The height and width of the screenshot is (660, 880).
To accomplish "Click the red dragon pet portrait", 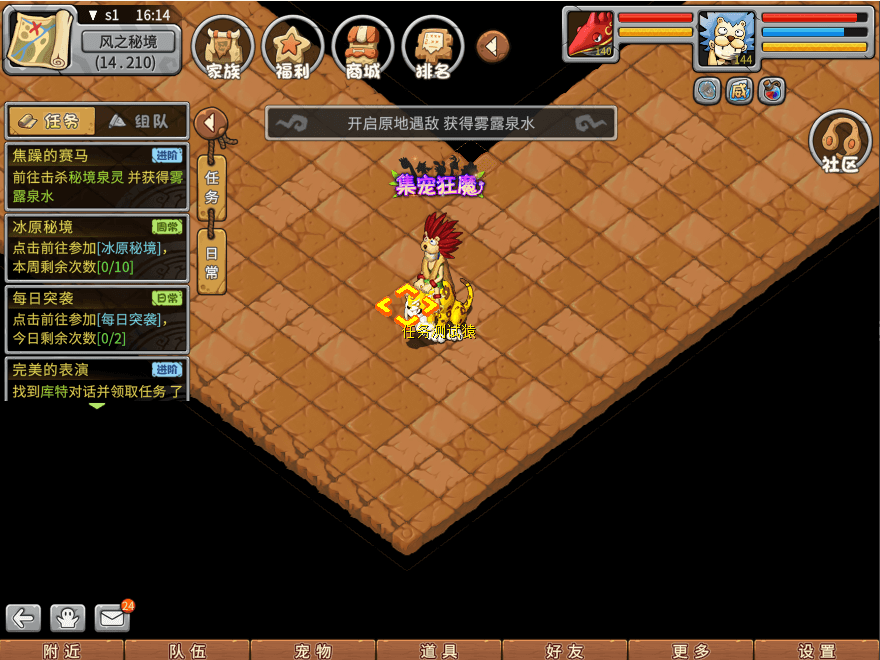I will (x=592, y=34).
